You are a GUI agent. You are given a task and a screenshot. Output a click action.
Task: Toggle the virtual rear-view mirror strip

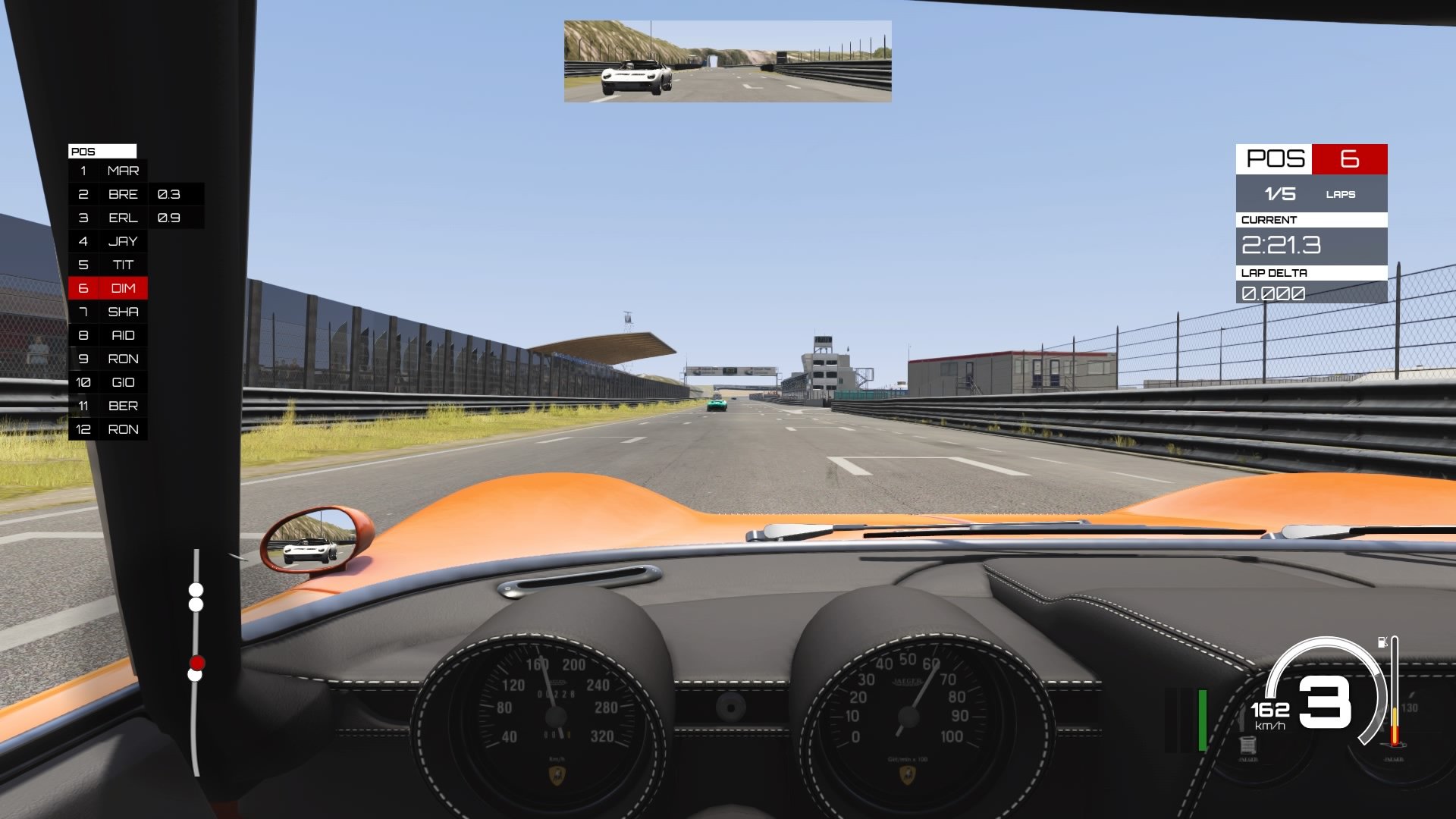726,61
